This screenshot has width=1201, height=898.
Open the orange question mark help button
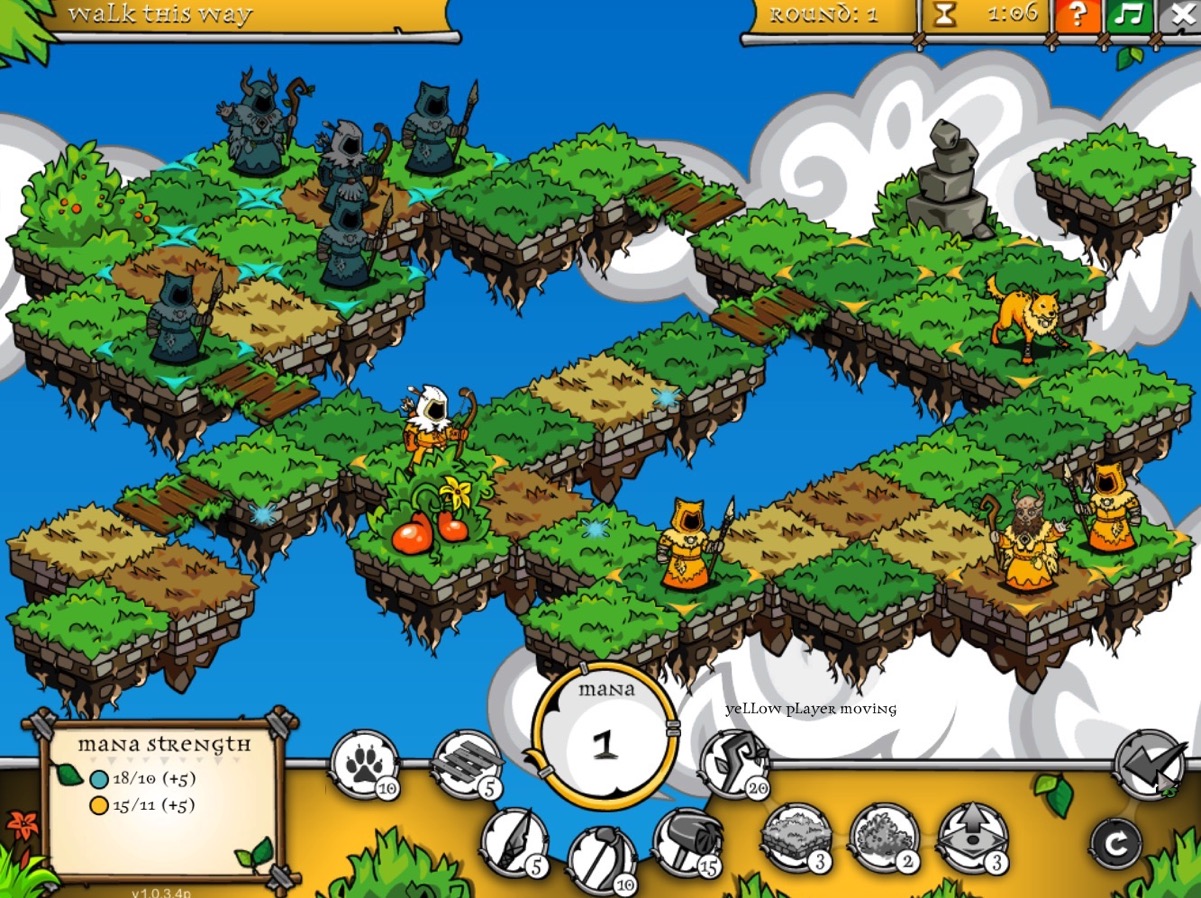[x=1077, y=16]
